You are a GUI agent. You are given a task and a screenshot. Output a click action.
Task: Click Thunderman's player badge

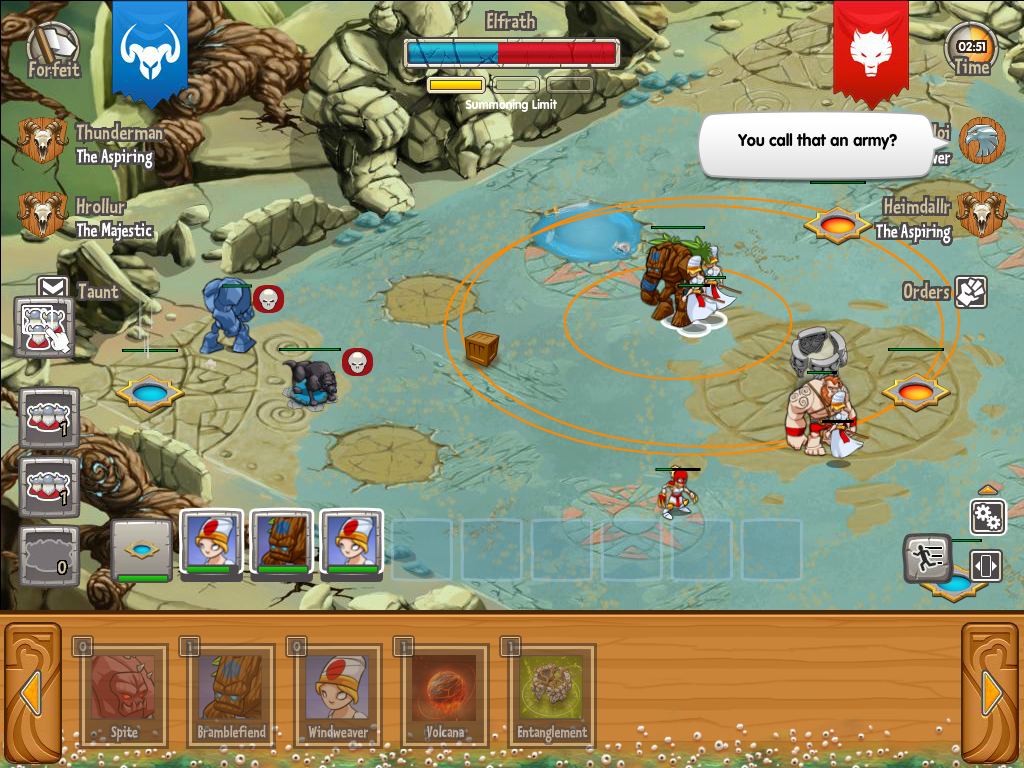(x=42, y=141)
